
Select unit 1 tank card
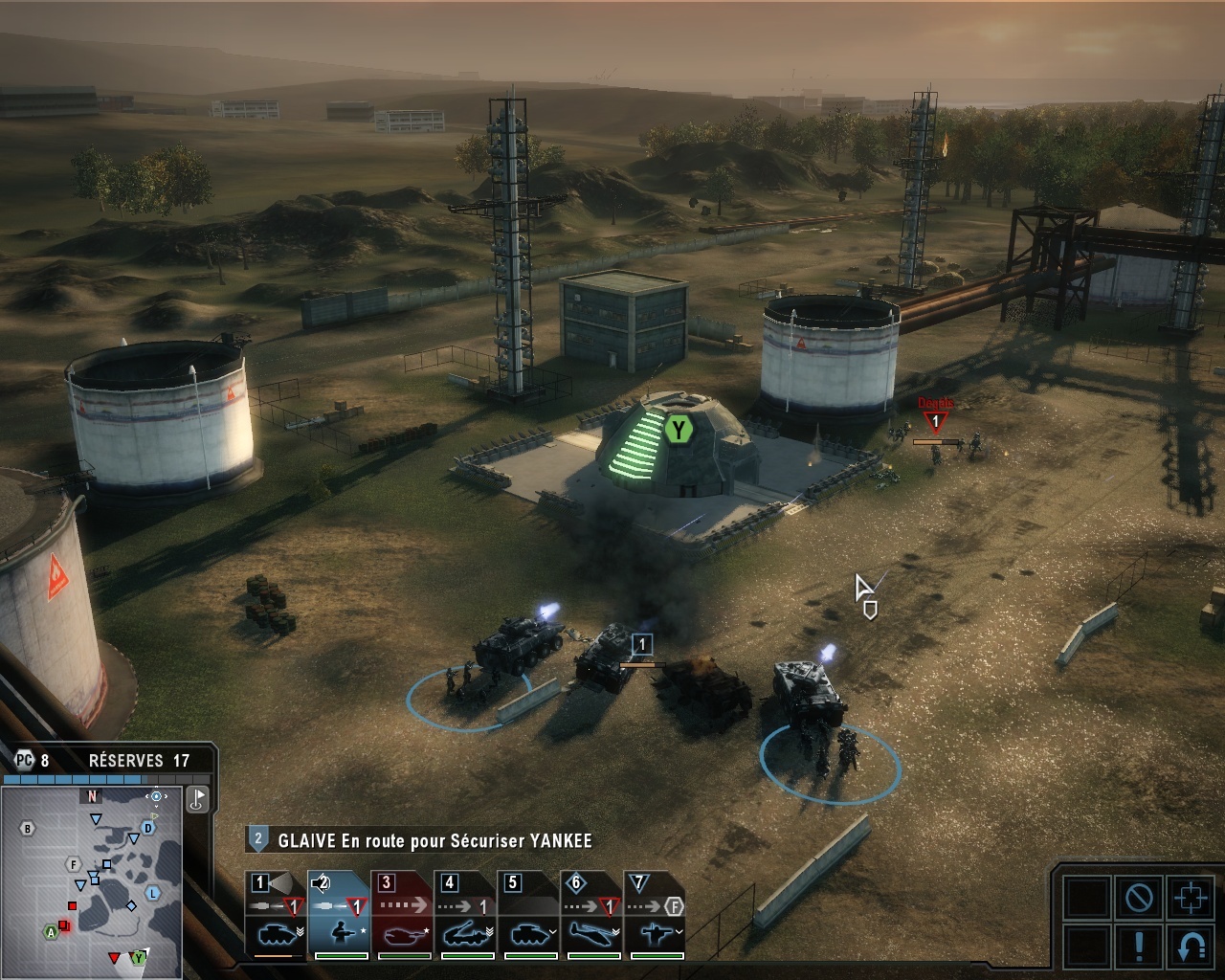click(x=276, y=914)
